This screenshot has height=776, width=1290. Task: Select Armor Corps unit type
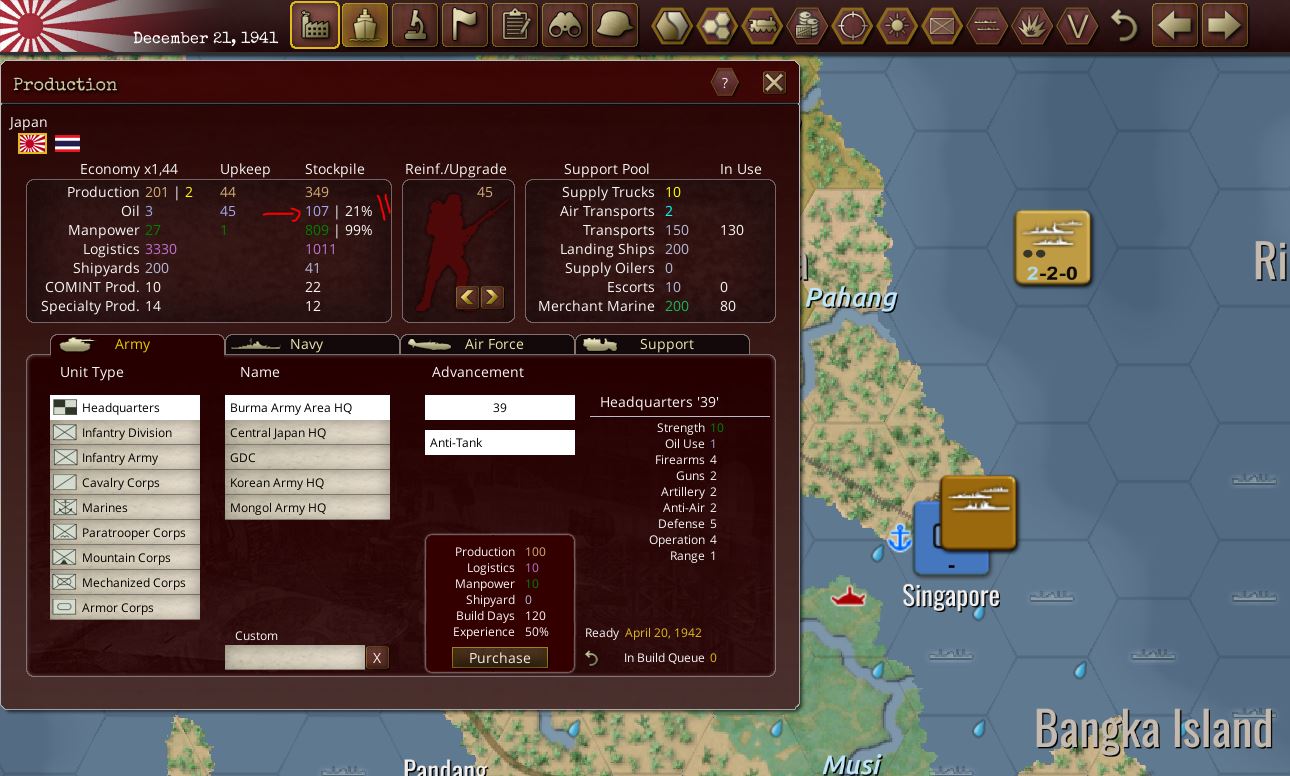pyautogui.click(x=125, y=608)
